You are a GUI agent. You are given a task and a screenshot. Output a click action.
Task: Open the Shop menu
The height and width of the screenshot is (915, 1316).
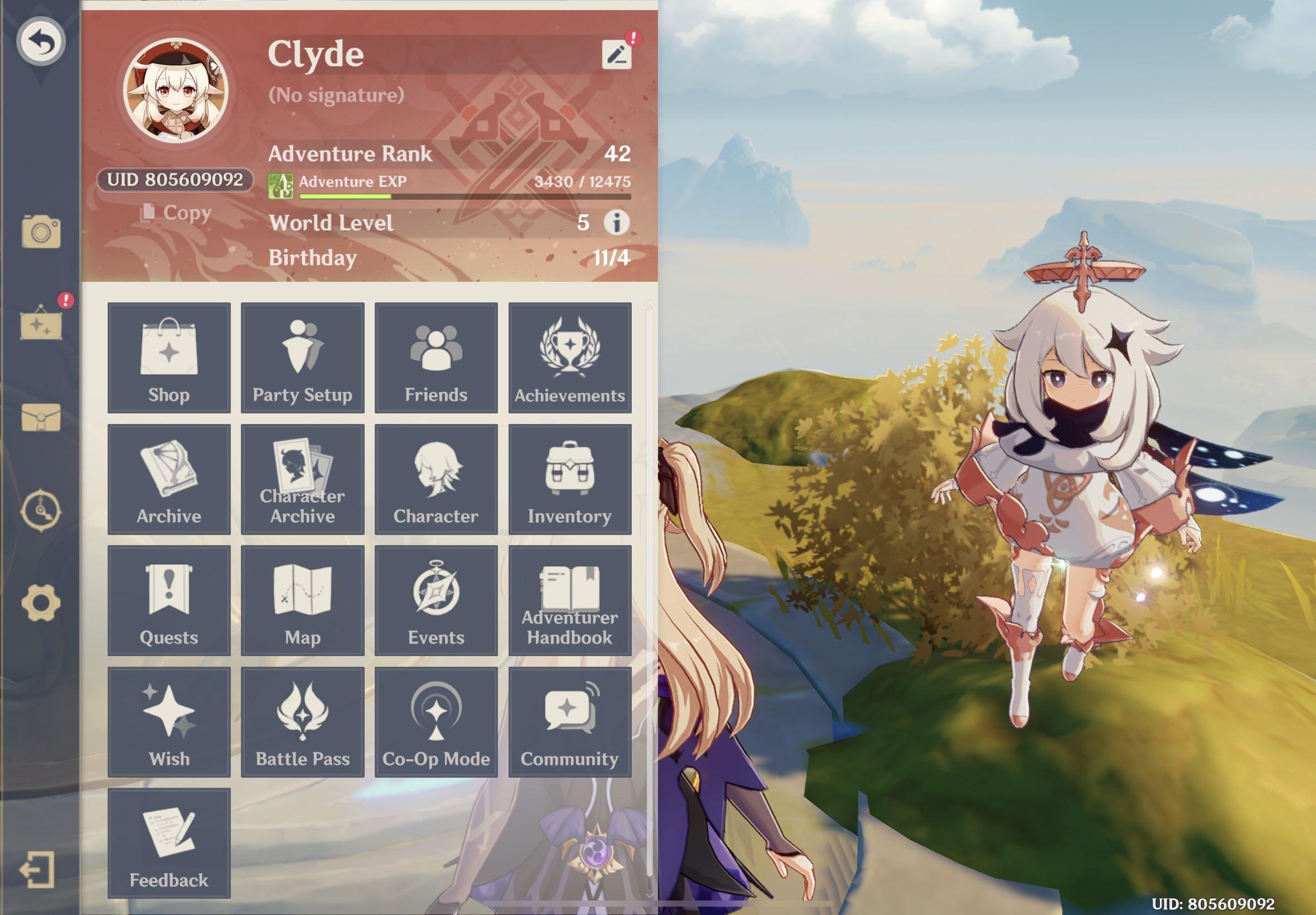tap(169, 357)
